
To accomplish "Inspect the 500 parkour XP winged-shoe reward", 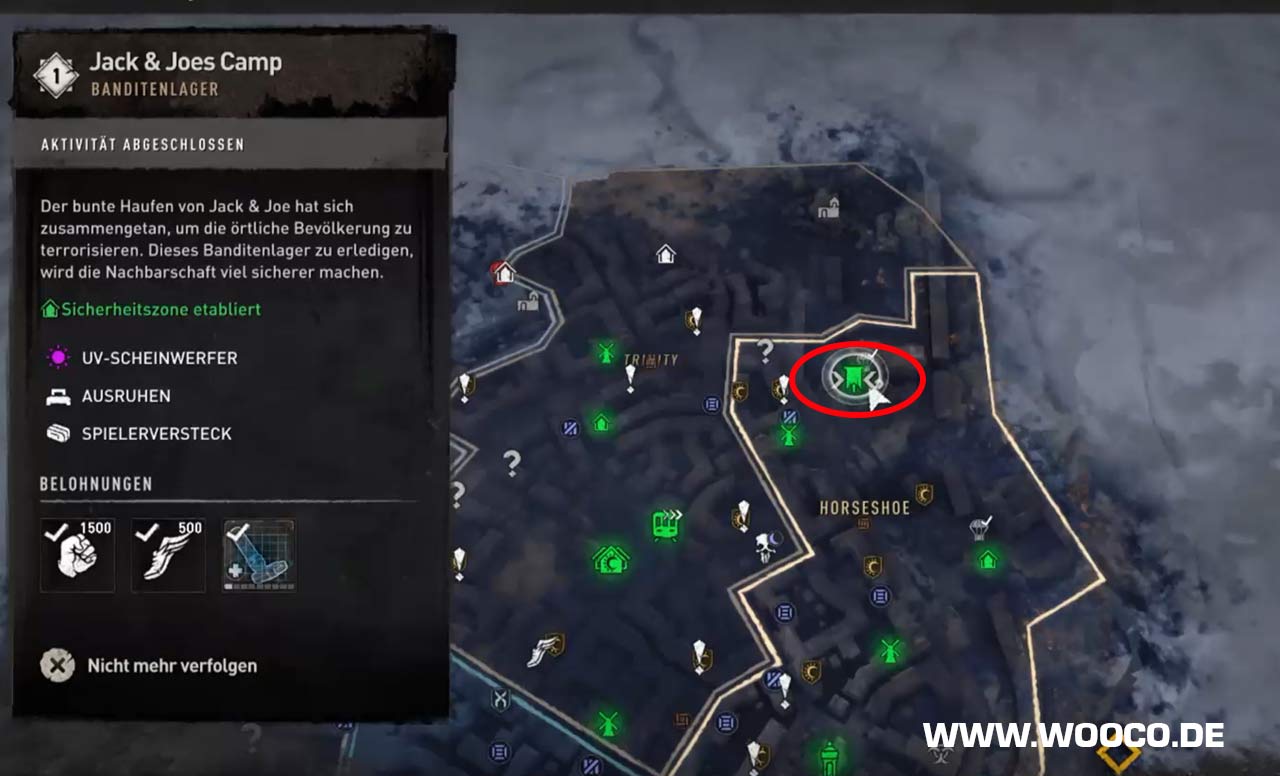I will coord(168,555).
